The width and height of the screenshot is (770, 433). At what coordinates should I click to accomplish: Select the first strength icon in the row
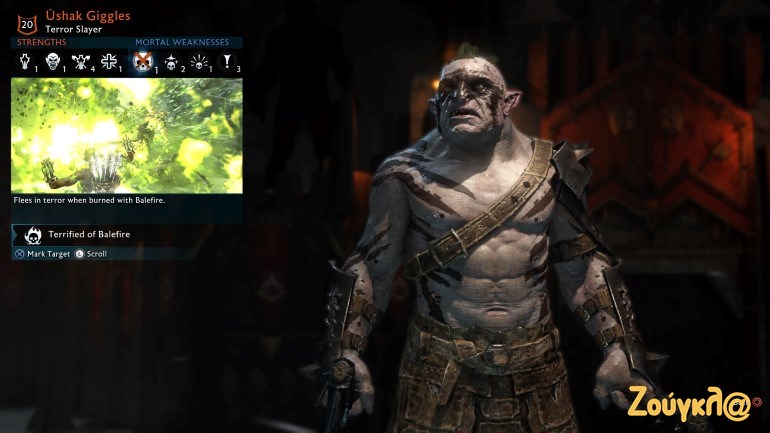[26, 63]
